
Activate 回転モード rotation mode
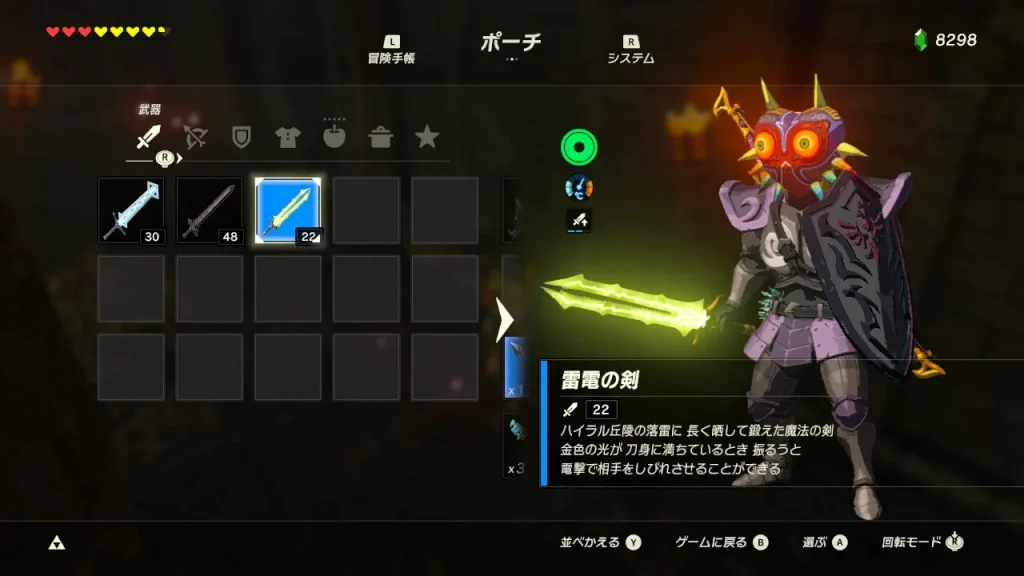tap(922, 542)
